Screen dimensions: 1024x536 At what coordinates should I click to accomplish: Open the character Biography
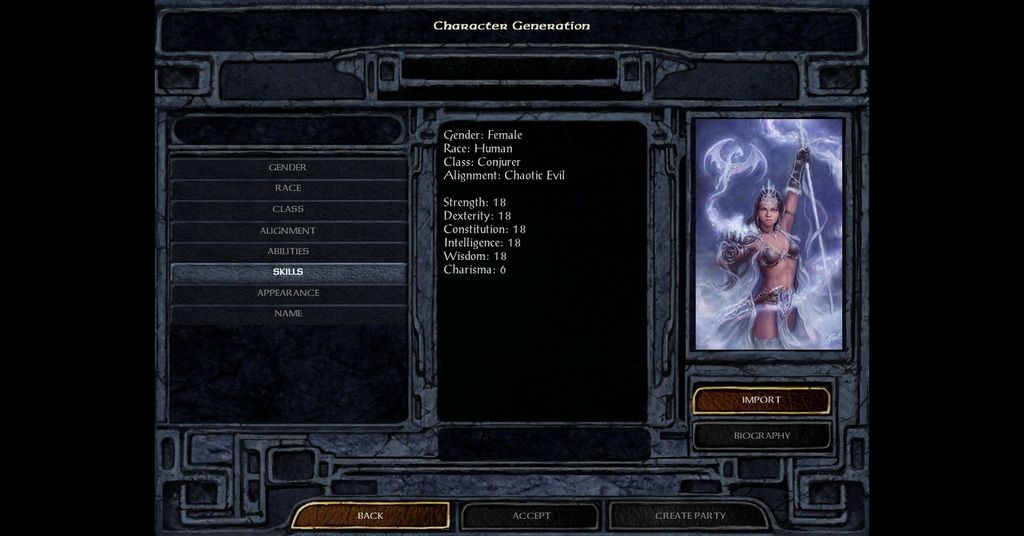(x=761, y=436)
